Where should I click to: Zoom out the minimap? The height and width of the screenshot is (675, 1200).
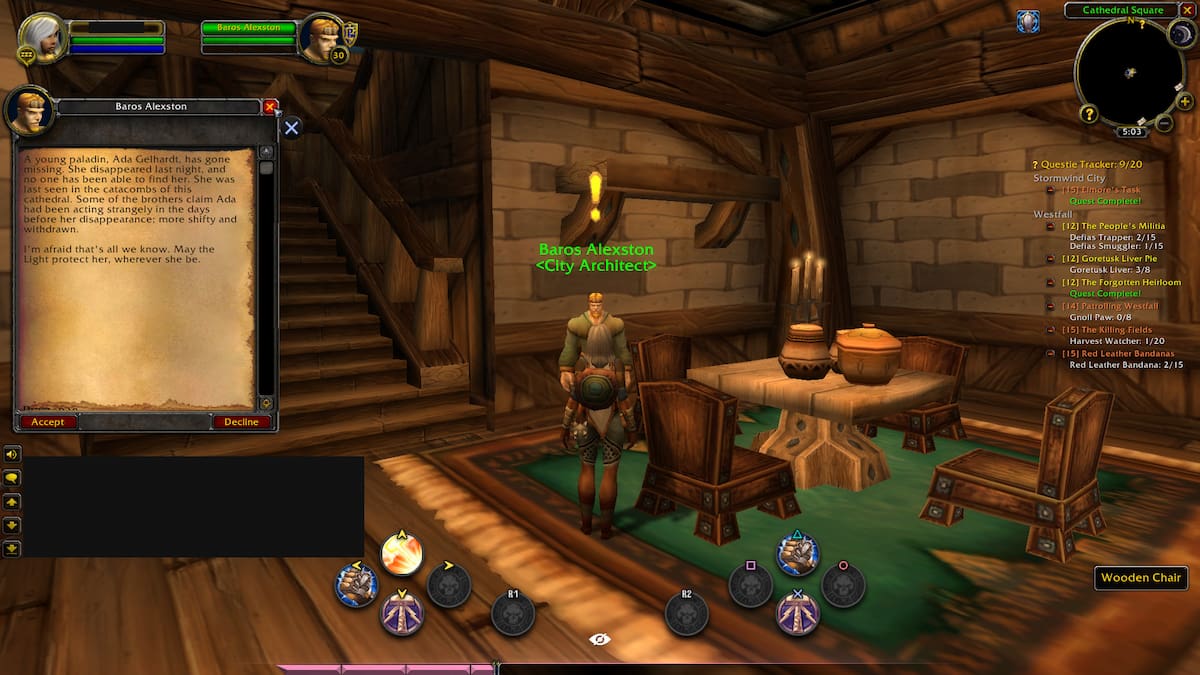(1164, 123)
